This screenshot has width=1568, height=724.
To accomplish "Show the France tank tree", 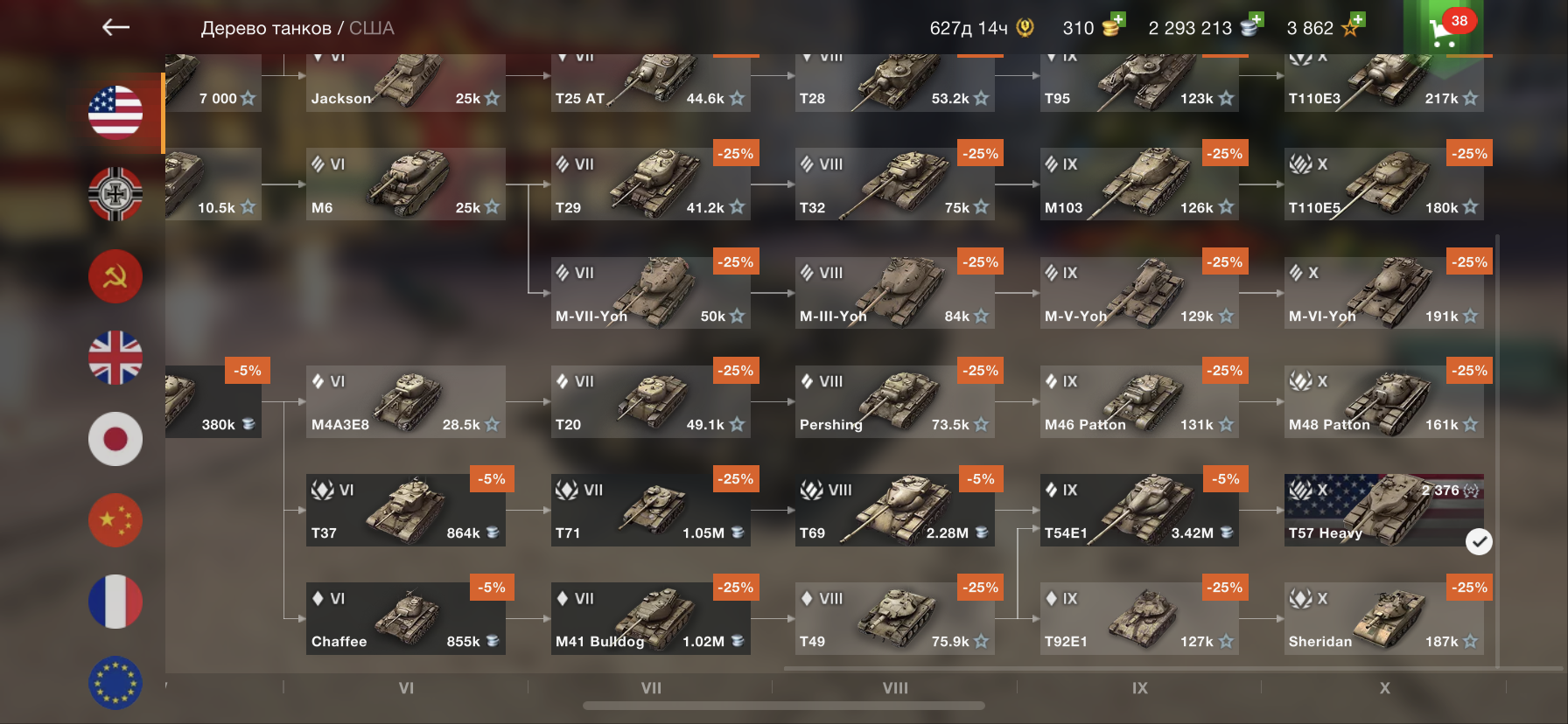I will 115,602.
